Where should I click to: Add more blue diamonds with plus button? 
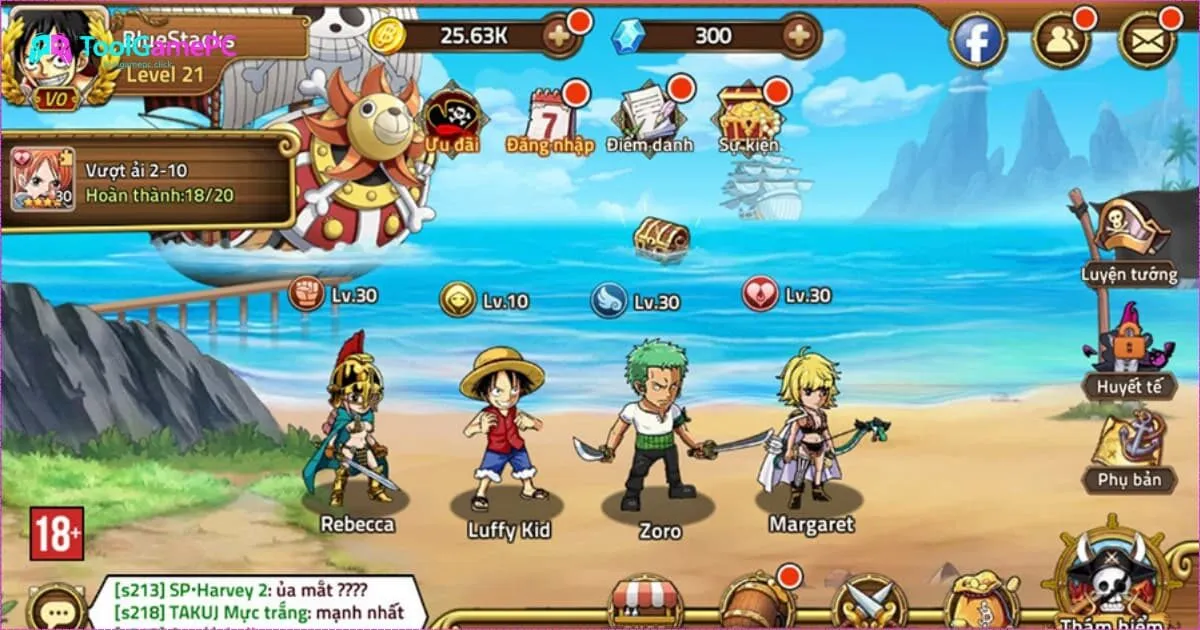coord(799,37)
